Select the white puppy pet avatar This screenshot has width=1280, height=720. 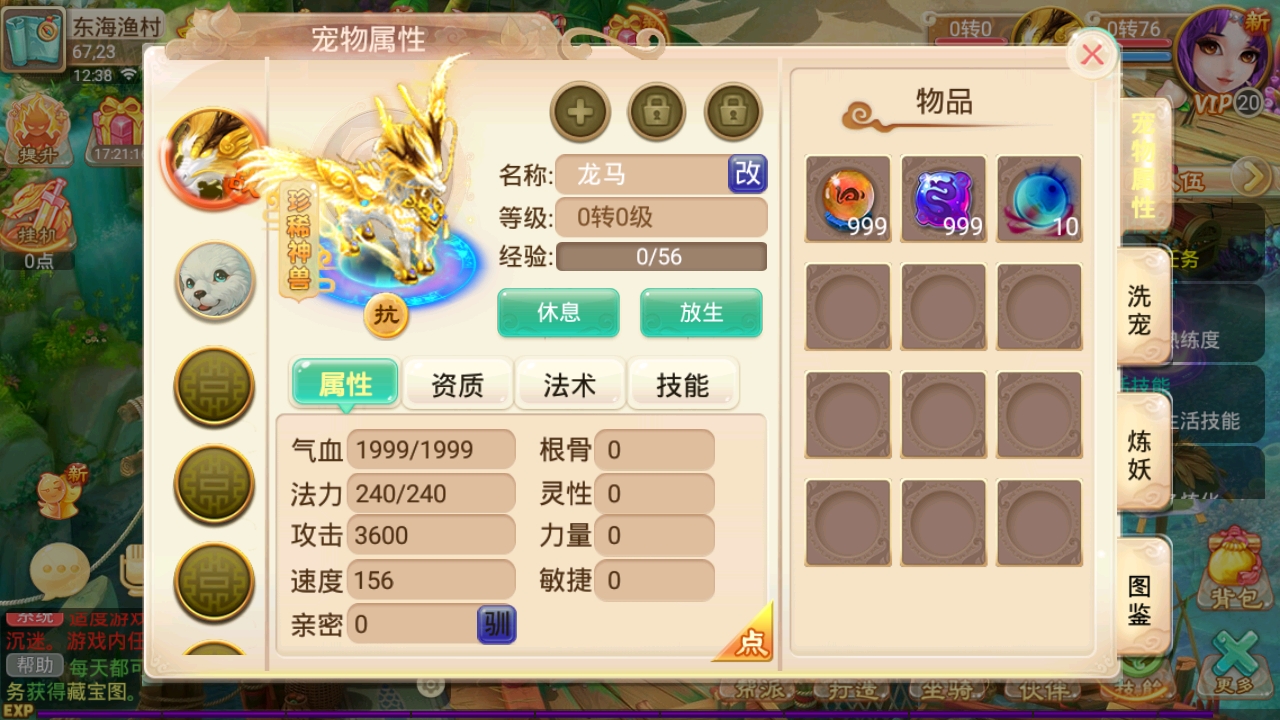(x=213, y=281)
